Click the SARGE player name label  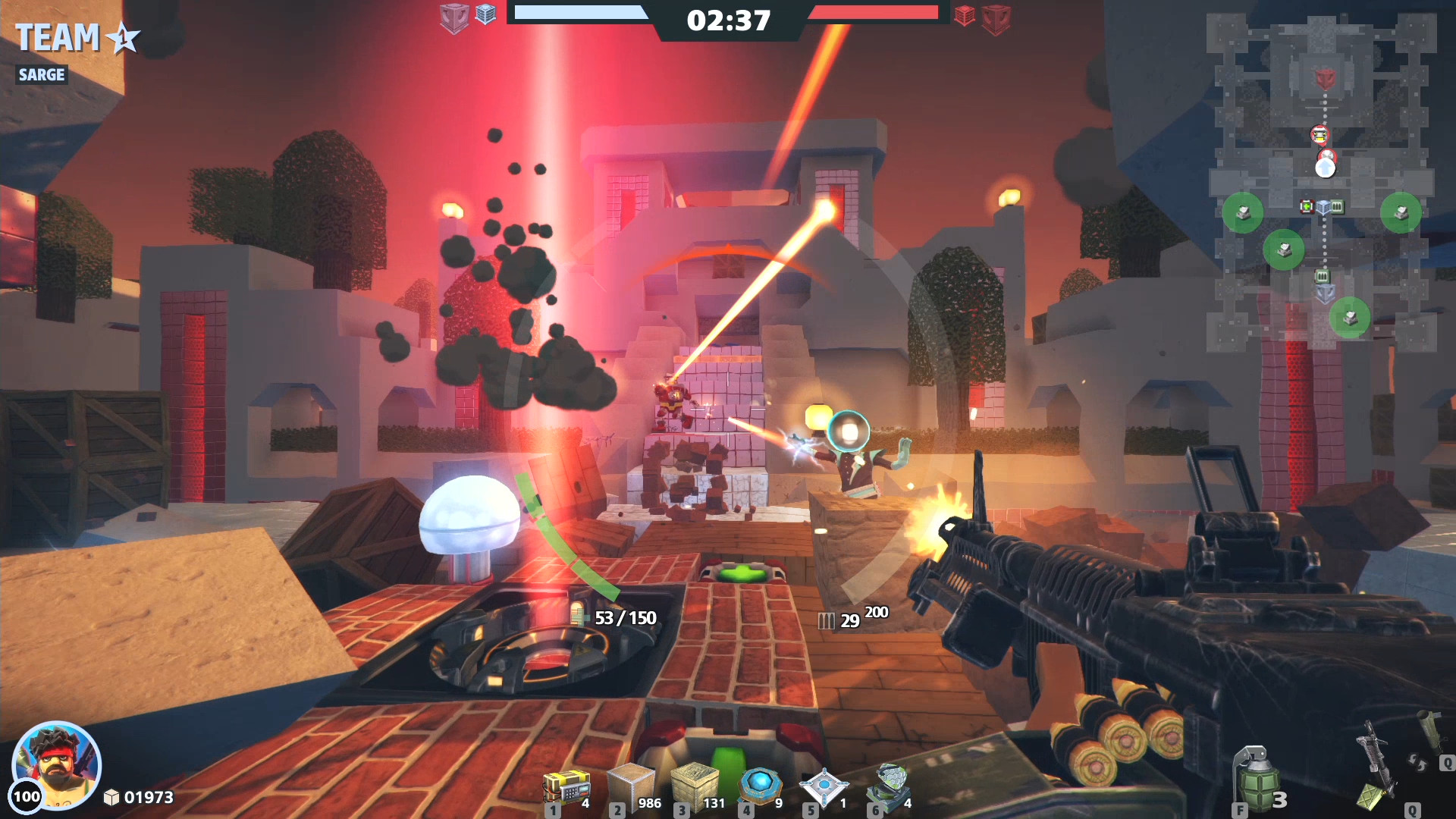pos(42,74)
